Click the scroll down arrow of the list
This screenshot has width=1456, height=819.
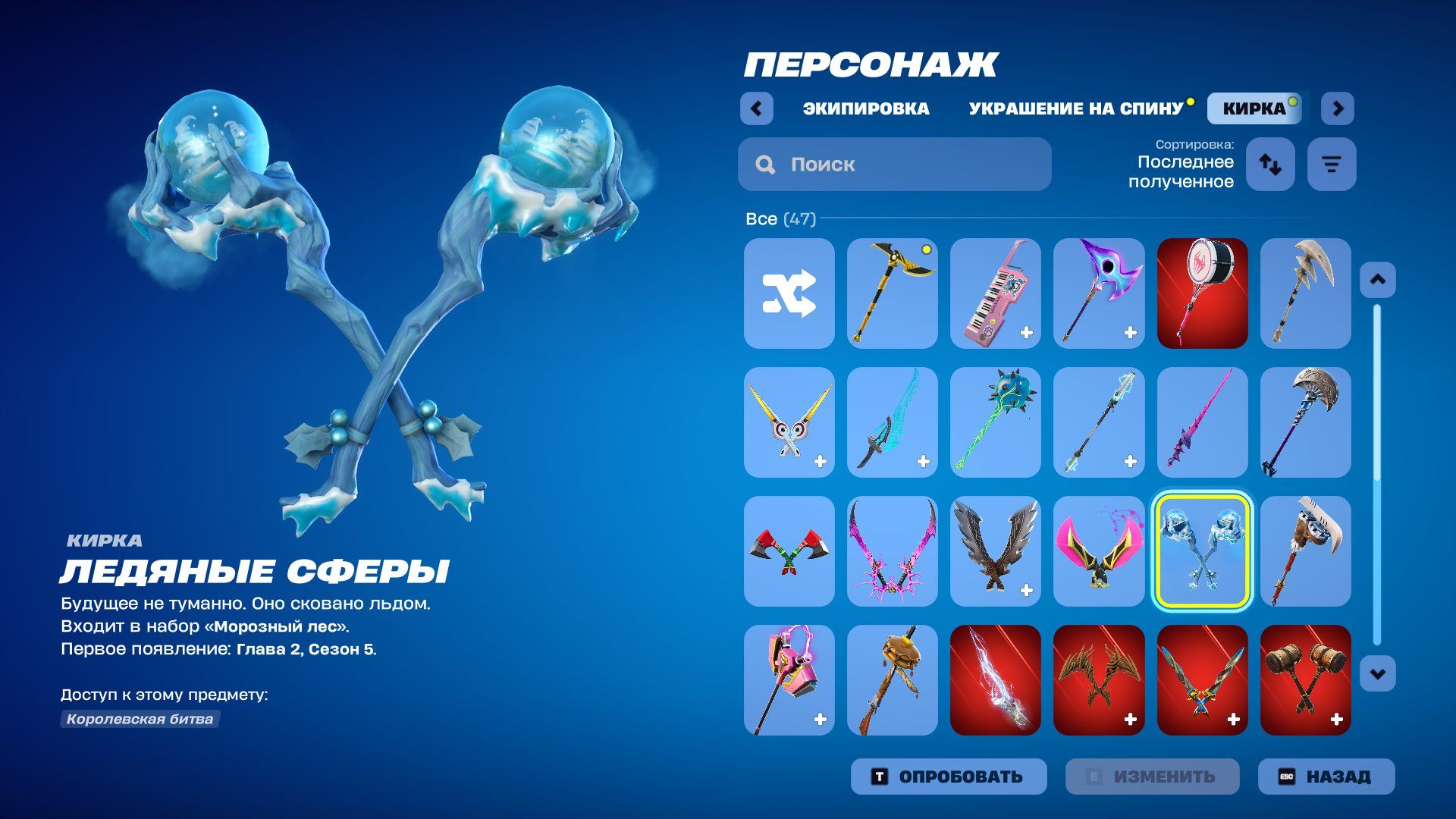pos(1377,673)
